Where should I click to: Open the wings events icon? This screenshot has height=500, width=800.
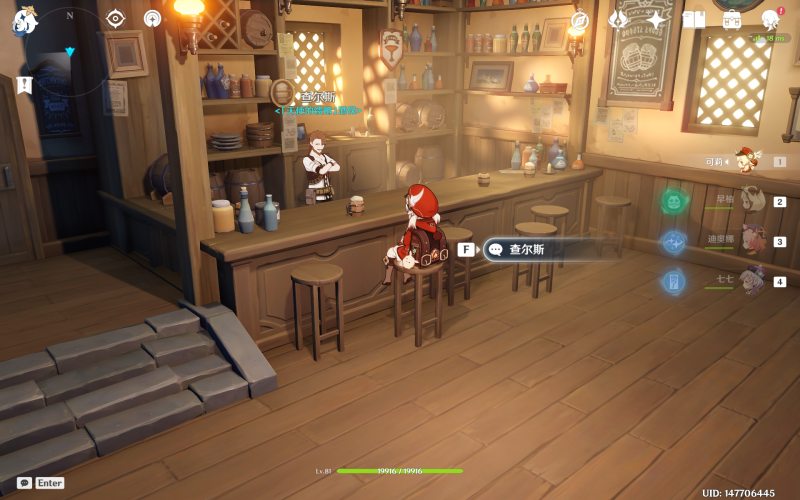(x=618, y=20)
